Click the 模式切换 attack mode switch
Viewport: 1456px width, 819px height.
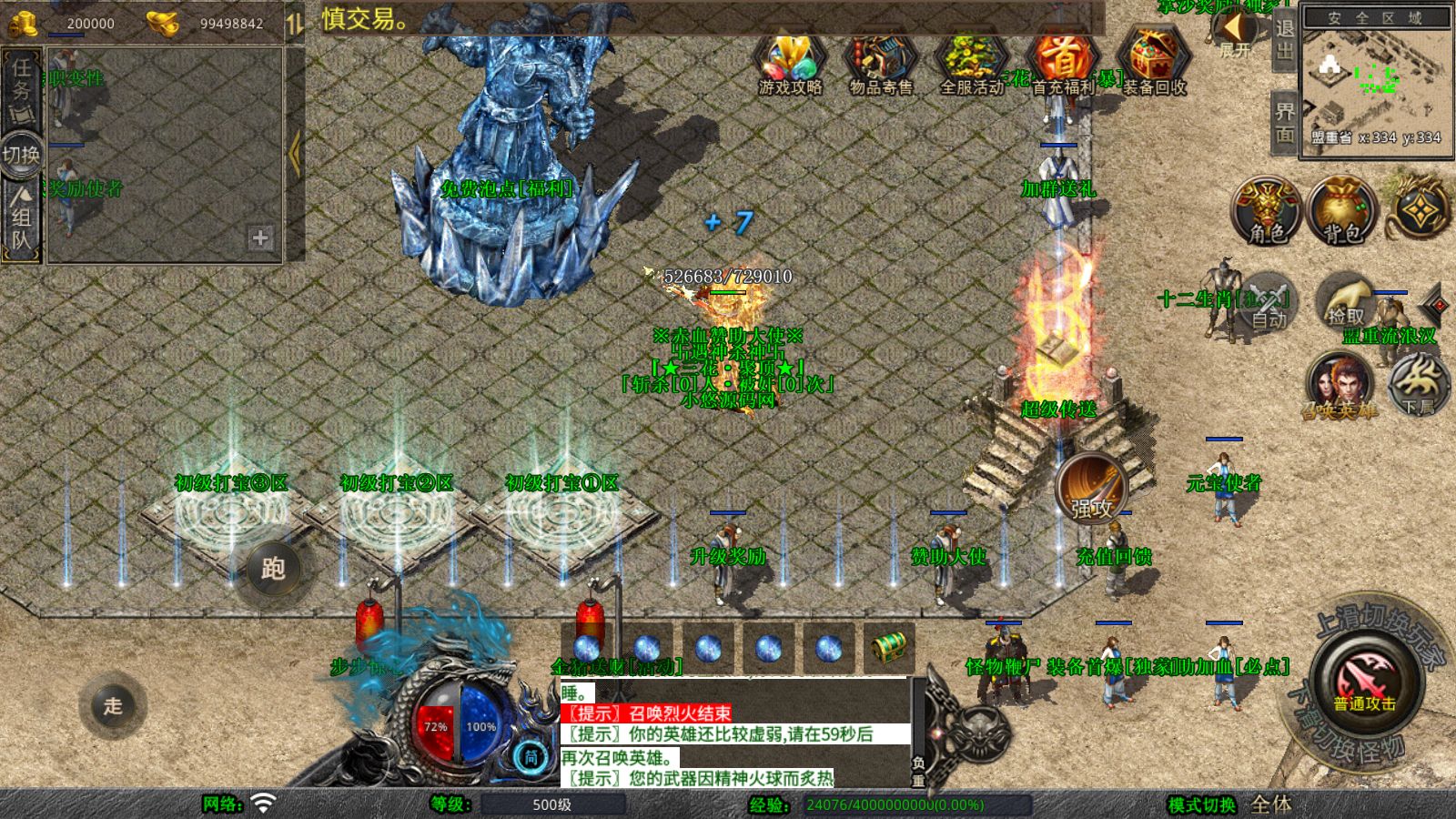tap(1203, 804)
